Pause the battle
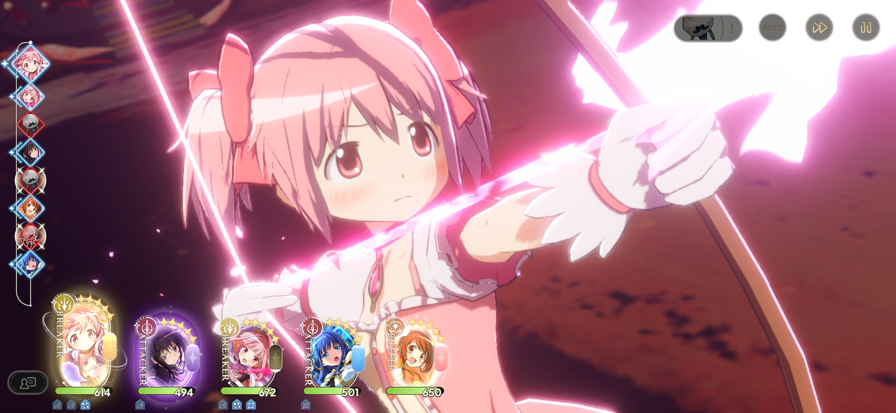The image size is (896, 413). tap(866, 27)
